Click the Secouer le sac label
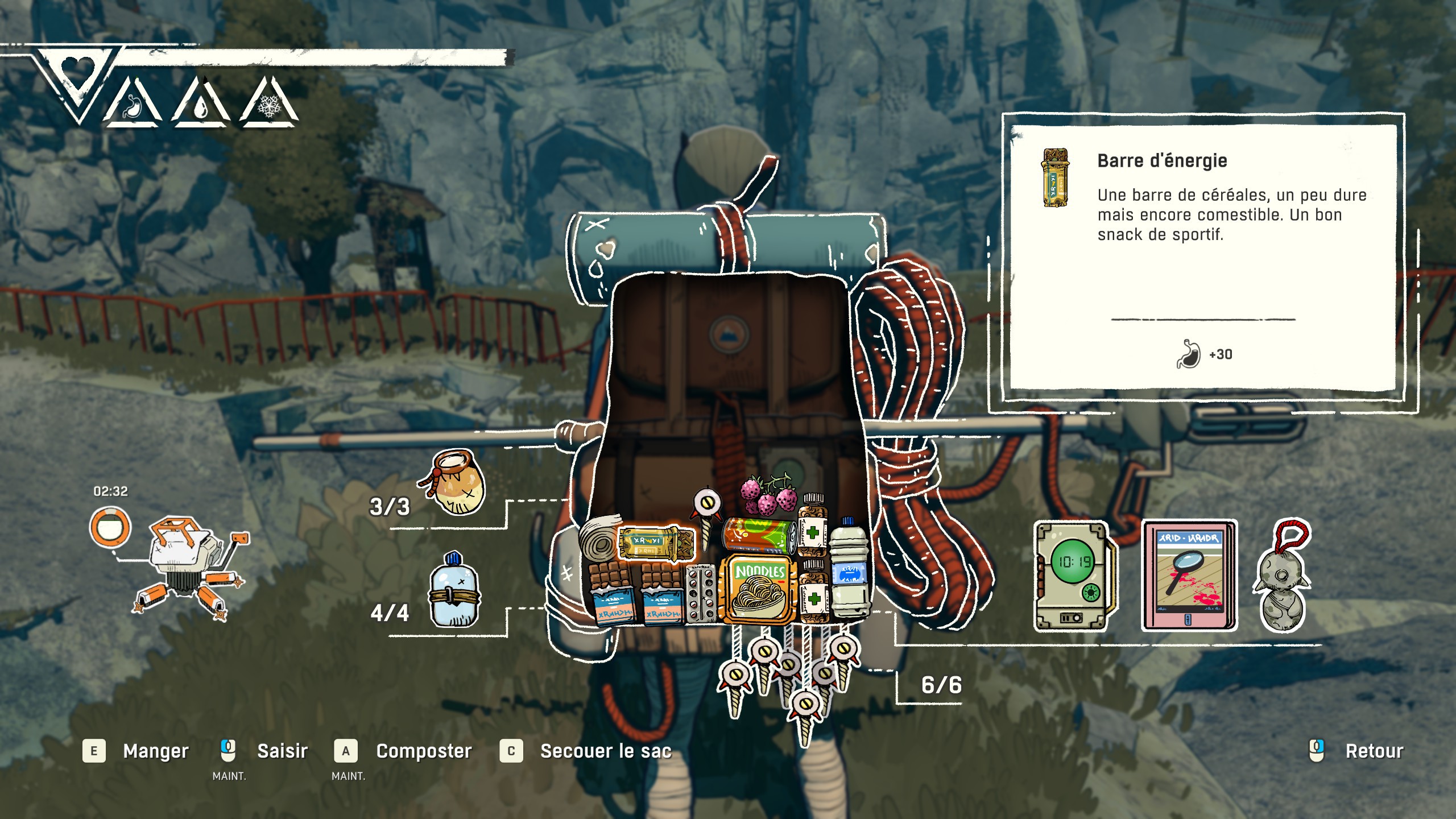The image size is (1456, 819). 606,751
